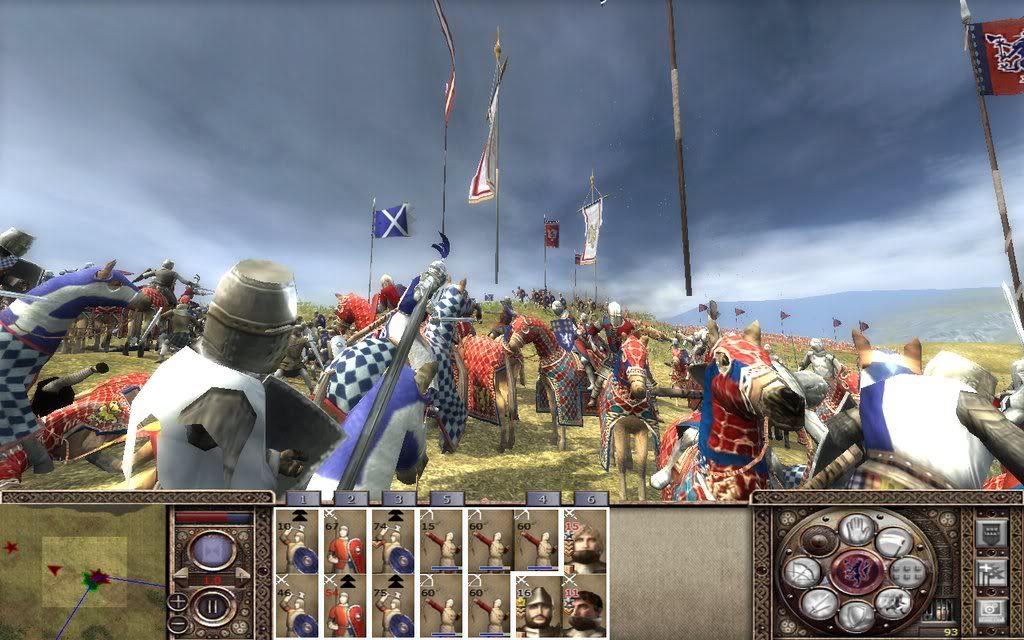Select the helmeted general card with 16 men
Image resolution: width=1024 pixels, height=640 pixels.
pos(538,606)
